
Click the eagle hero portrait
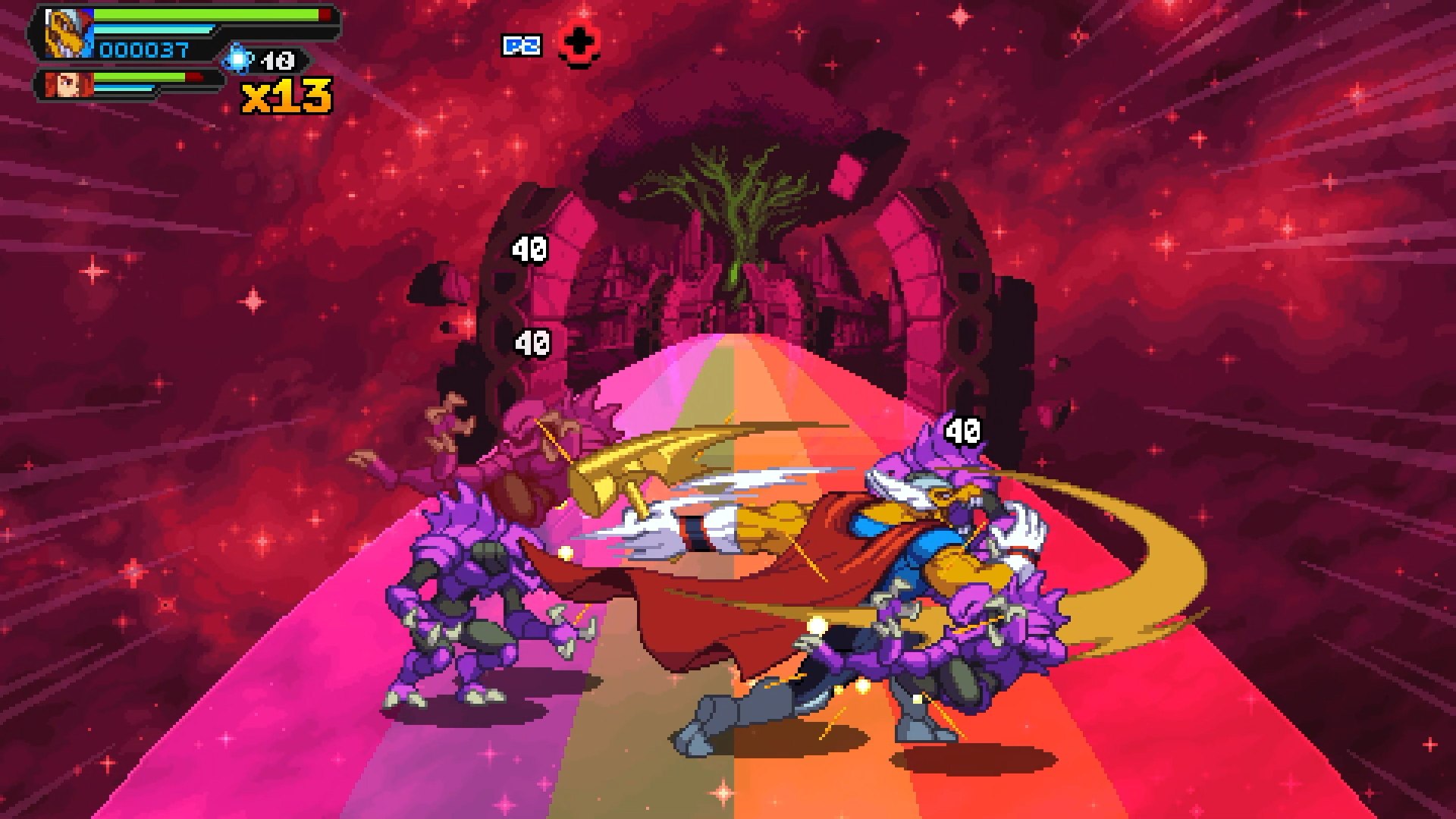(x=67, y=34)
